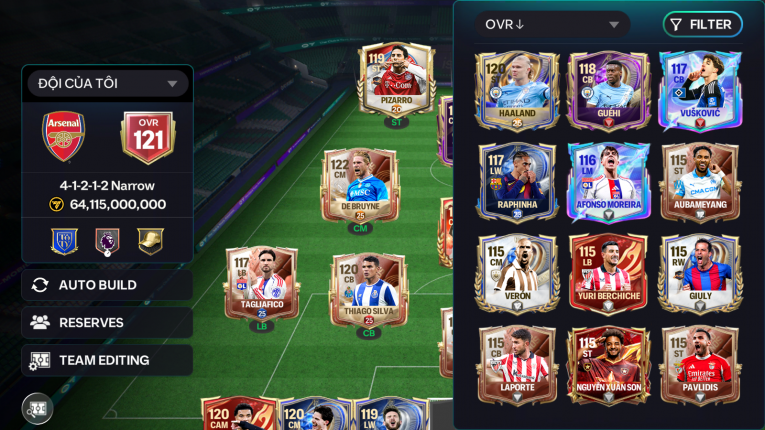Pick the Raphinha player card
The height and width of the screenshot is (430, 765).
pos(516,183)
